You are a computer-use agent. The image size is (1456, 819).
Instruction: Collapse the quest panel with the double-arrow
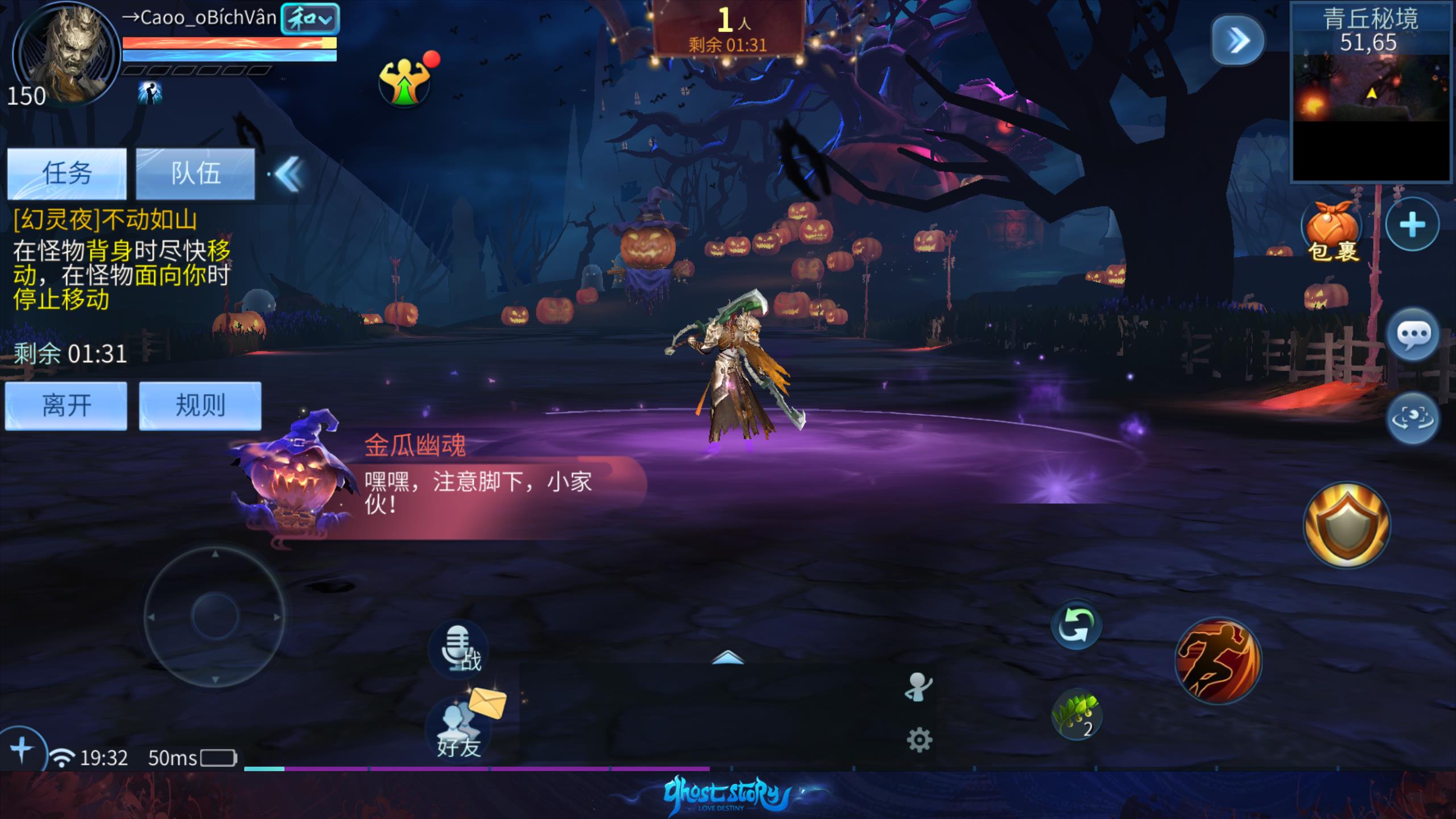point(289,174)
